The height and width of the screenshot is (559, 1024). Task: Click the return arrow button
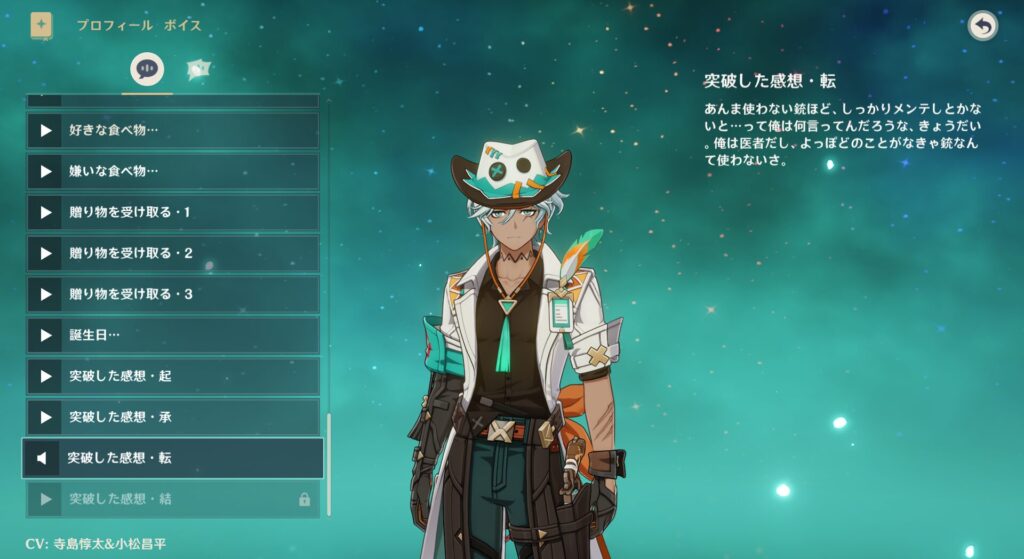pos(982,26)
